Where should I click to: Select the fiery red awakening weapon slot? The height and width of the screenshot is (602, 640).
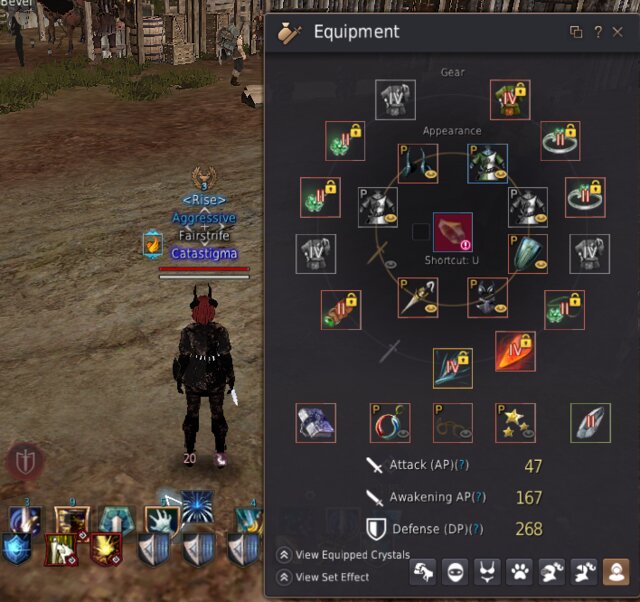click(515, 351)
